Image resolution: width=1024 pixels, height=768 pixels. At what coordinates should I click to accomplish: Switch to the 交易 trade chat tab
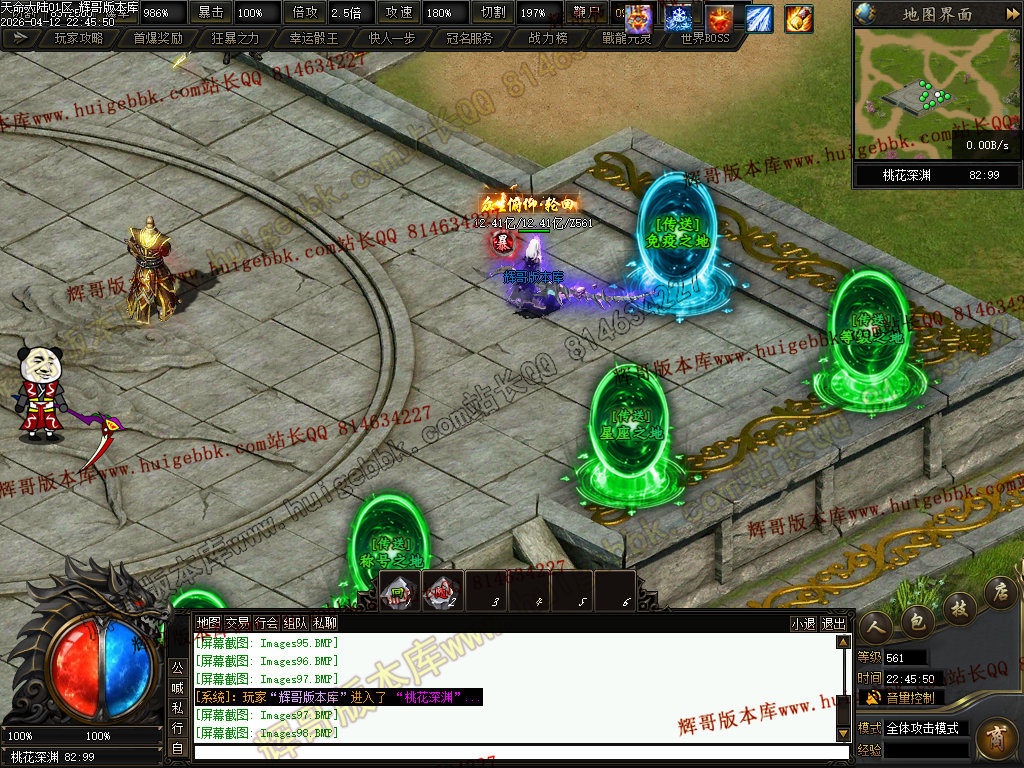pos(237,622)
